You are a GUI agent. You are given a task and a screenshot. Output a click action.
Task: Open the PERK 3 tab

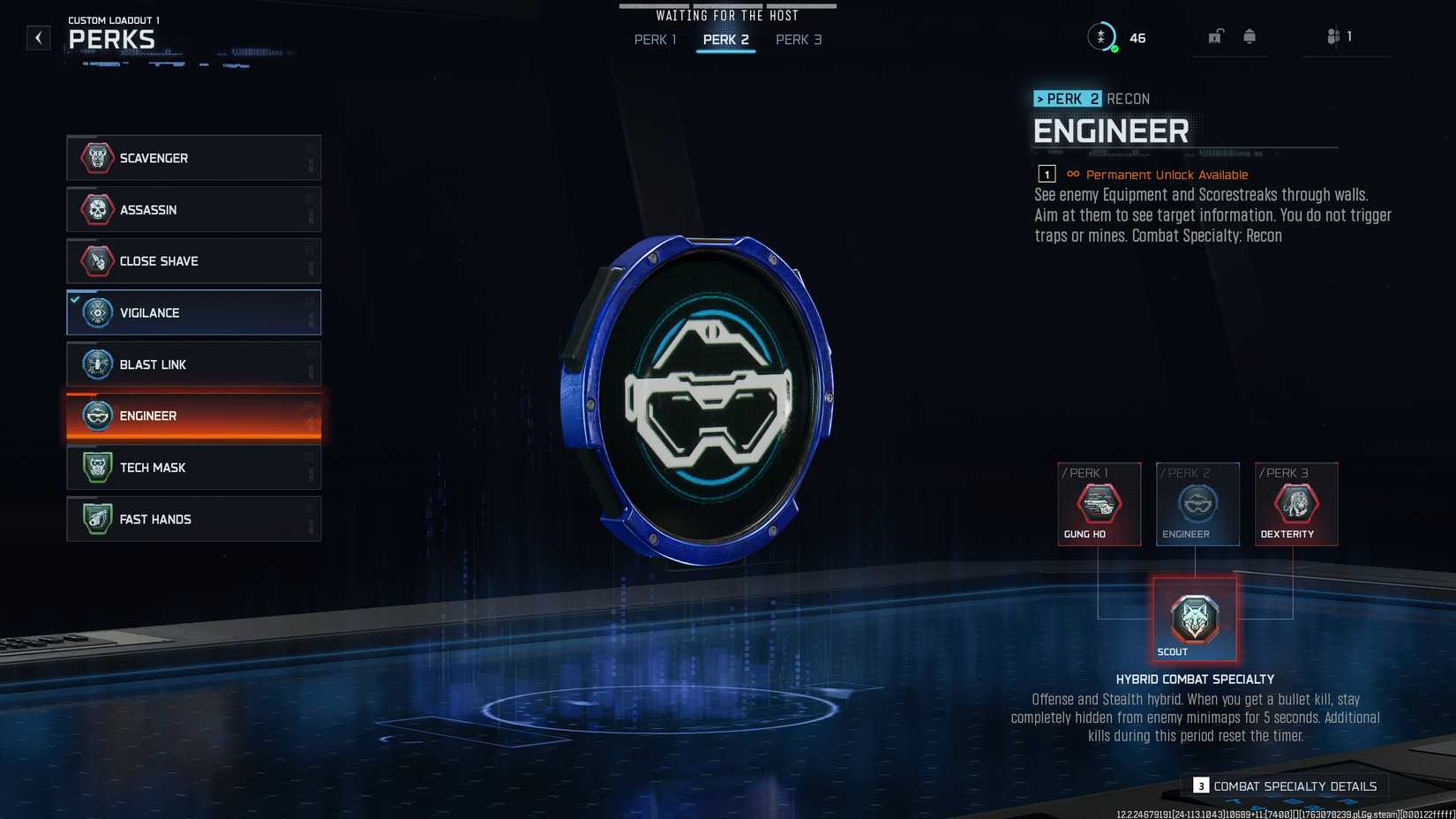798,40
